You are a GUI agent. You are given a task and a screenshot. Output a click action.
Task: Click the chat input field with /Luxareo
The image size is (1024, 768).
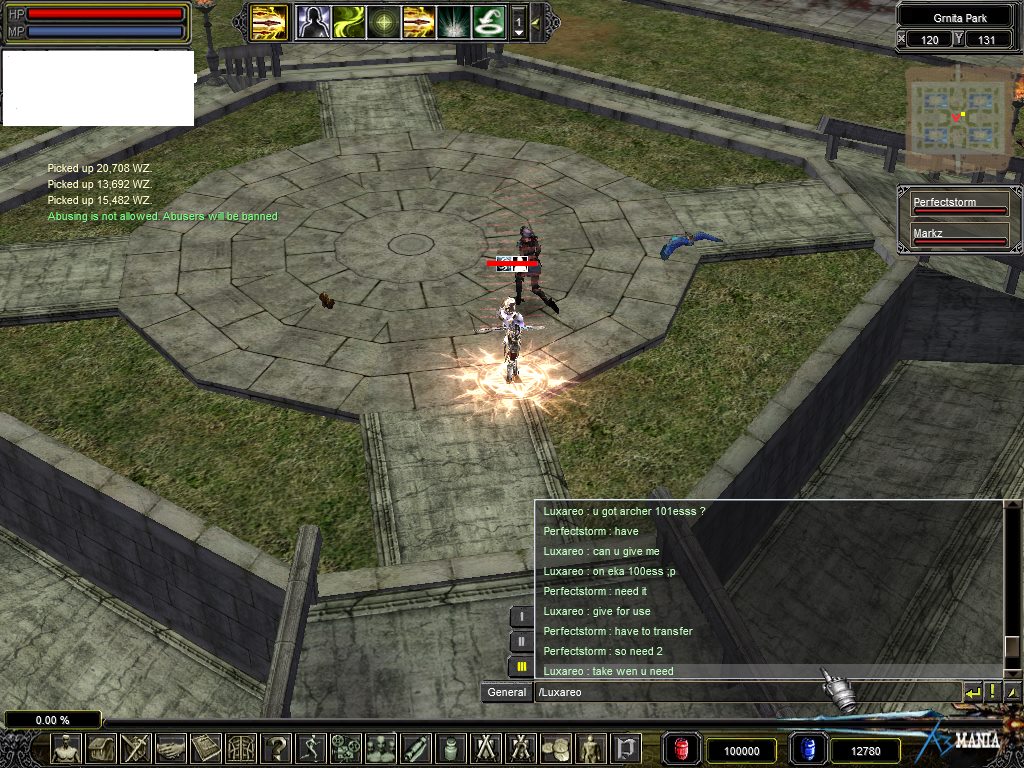pos(745,692)
